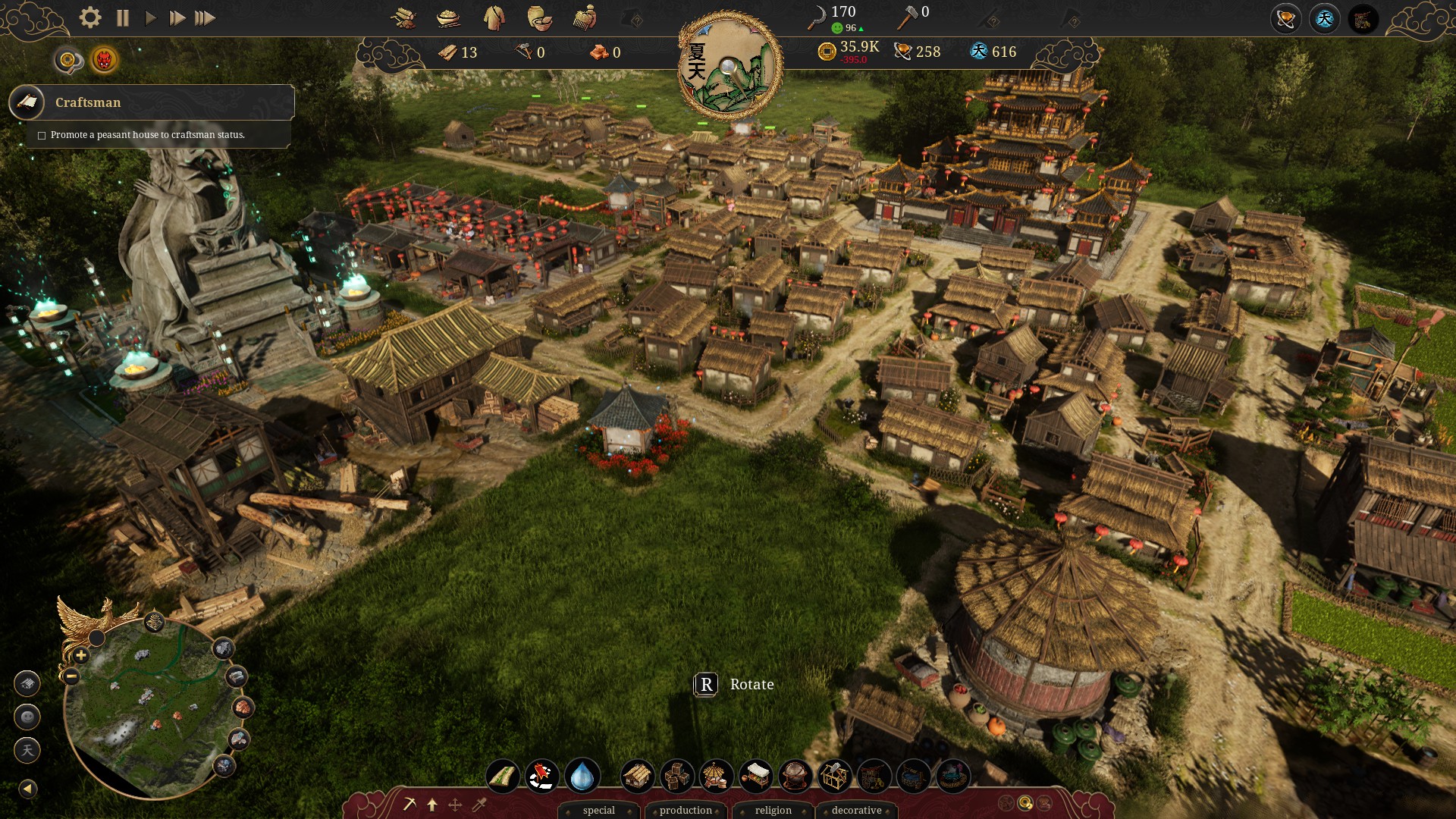Click the red demon mask icon
The image size is (1456, 819).
click(104, 60)
